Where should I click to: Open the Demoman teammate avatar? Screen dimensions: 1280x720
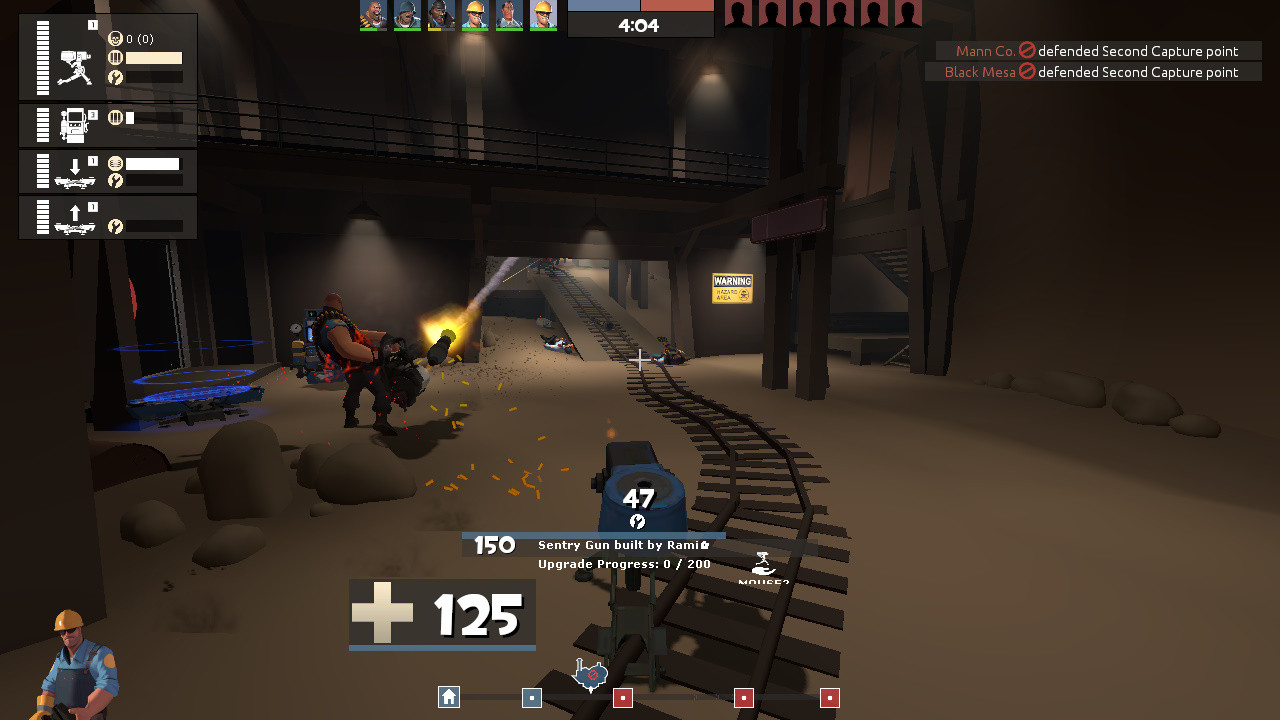pos(440,17)
